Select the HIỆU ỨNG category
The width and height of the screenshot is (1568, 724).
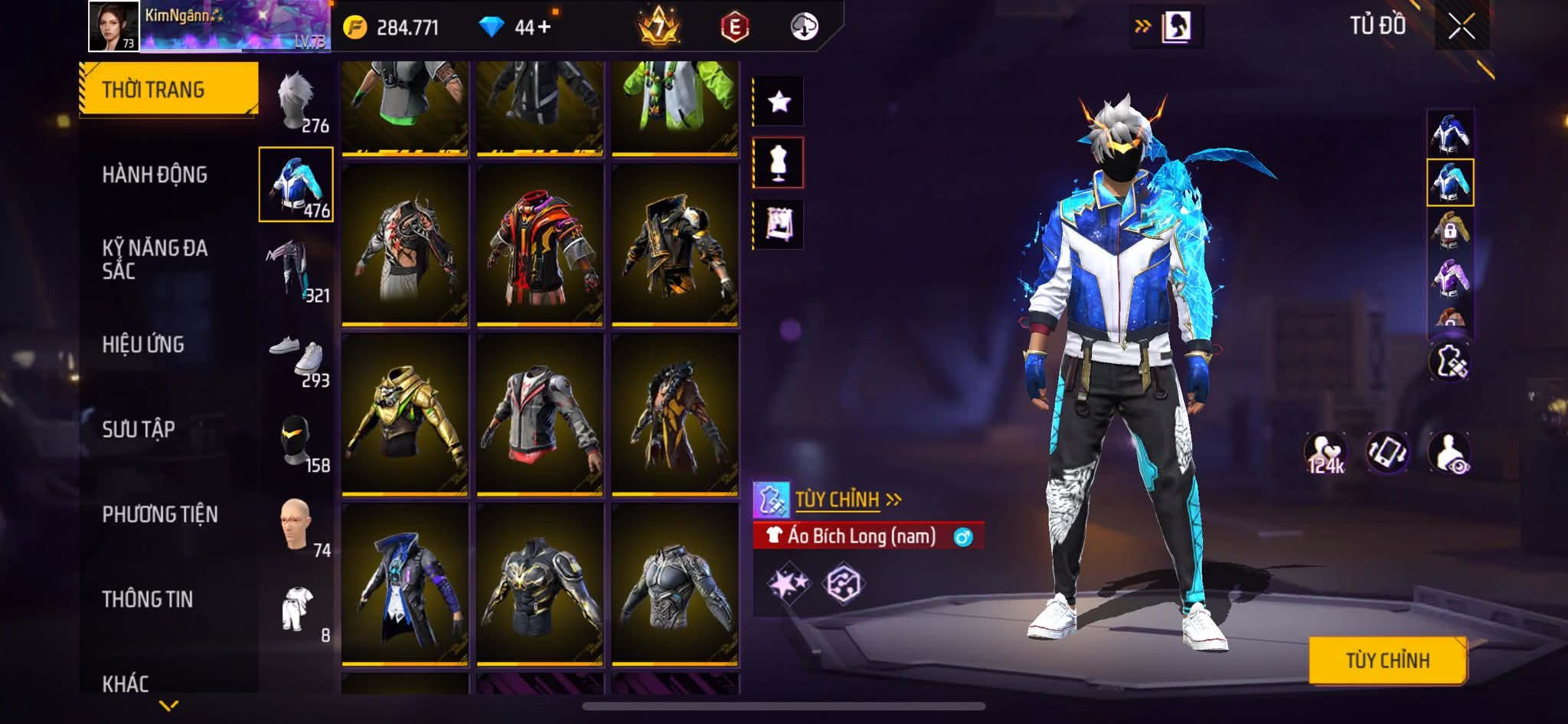143,345
